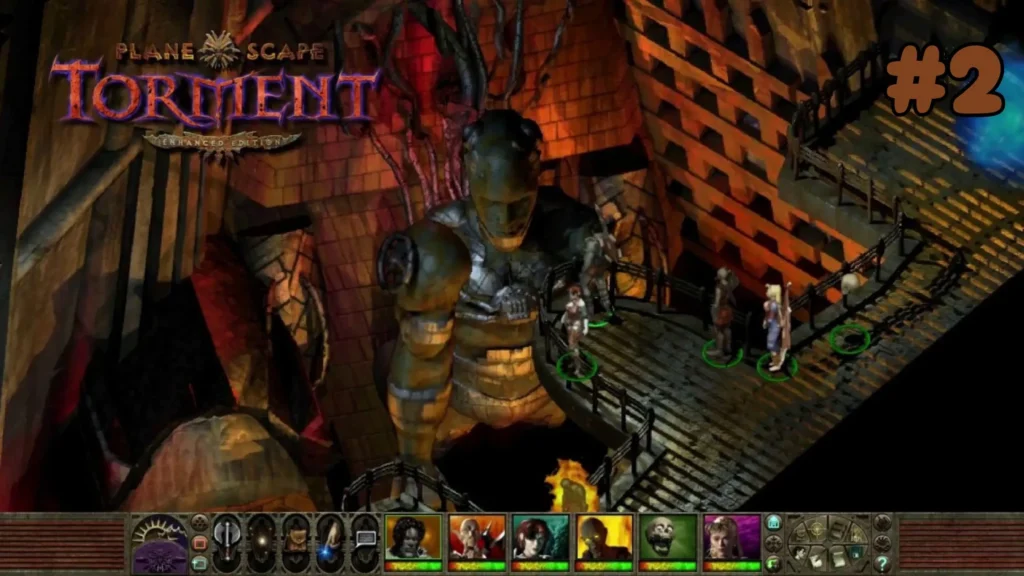
Task: Select the red-haired woman portrait
Action: point(540,538)
